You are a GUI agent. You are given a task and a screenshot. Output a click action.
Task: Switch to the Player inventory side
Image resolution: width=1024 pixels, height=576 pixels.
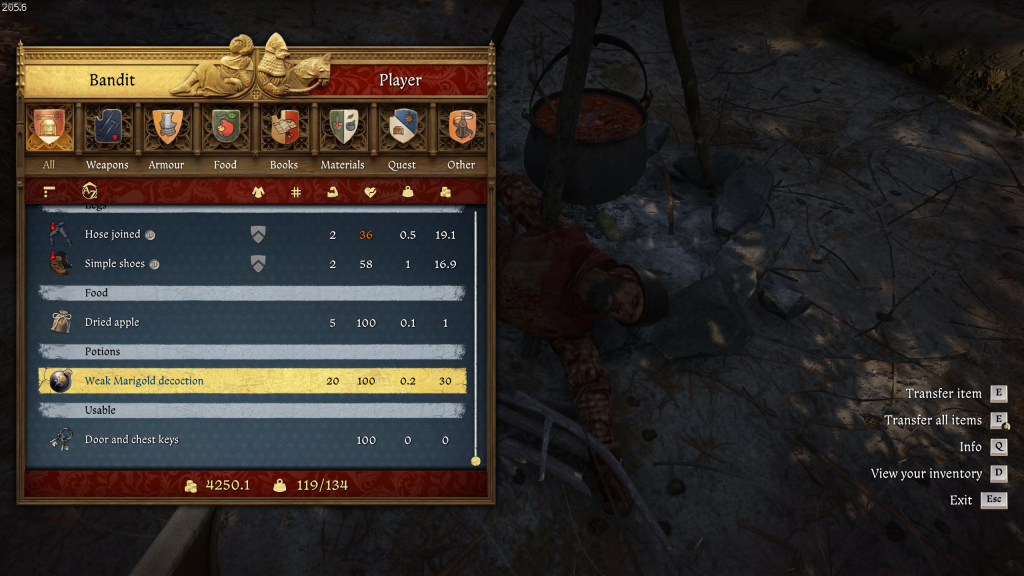(x=400, y=80)
